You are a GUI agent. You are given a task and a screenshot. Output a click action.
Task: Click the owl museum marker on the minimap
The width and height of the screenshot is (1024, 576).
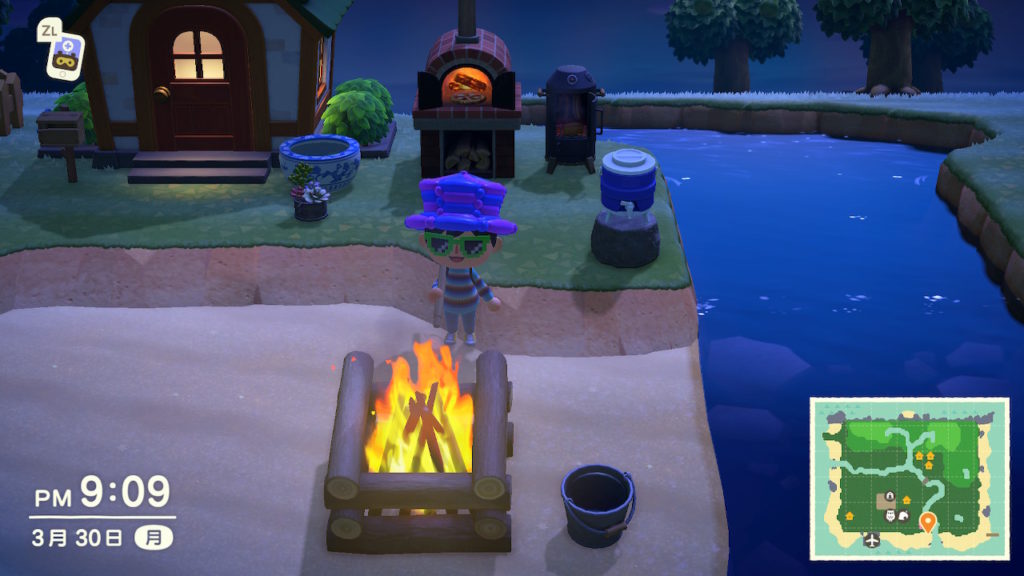[889, 517]
